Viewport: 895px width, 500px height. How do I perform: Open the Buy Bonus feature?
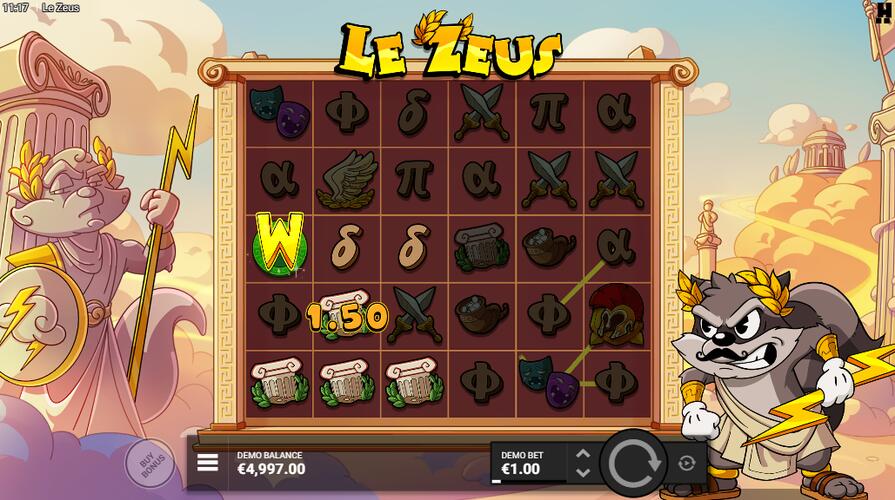150,463
